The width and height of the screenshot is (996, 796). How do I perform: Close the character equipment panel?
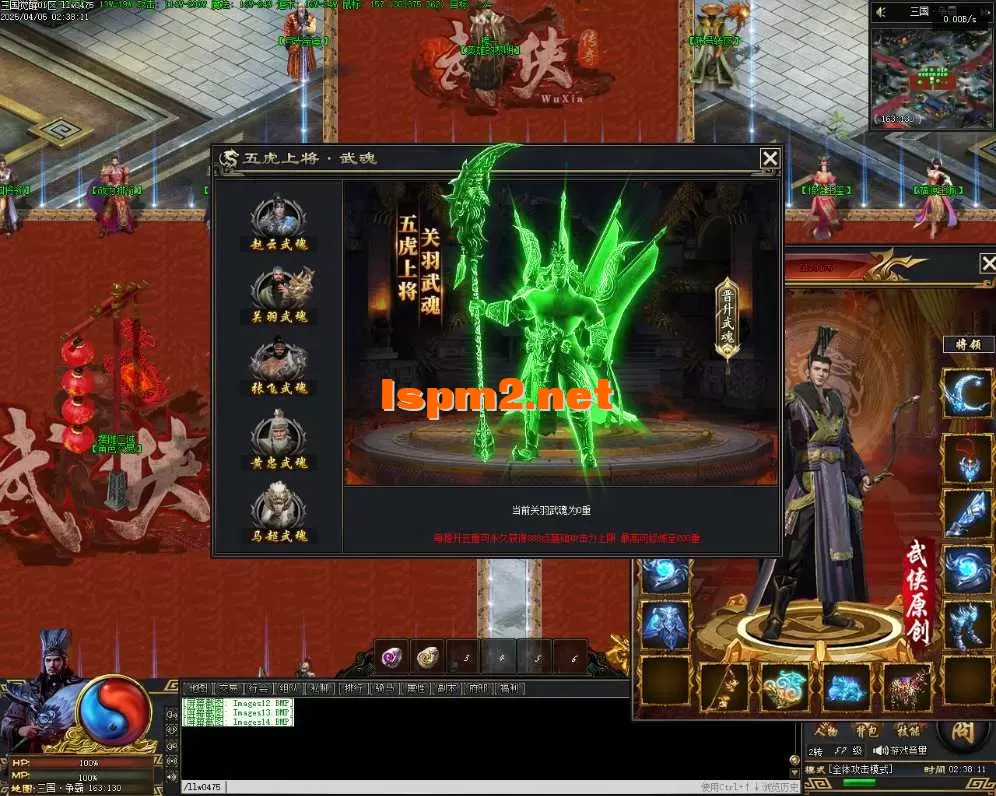click(987, 263)
